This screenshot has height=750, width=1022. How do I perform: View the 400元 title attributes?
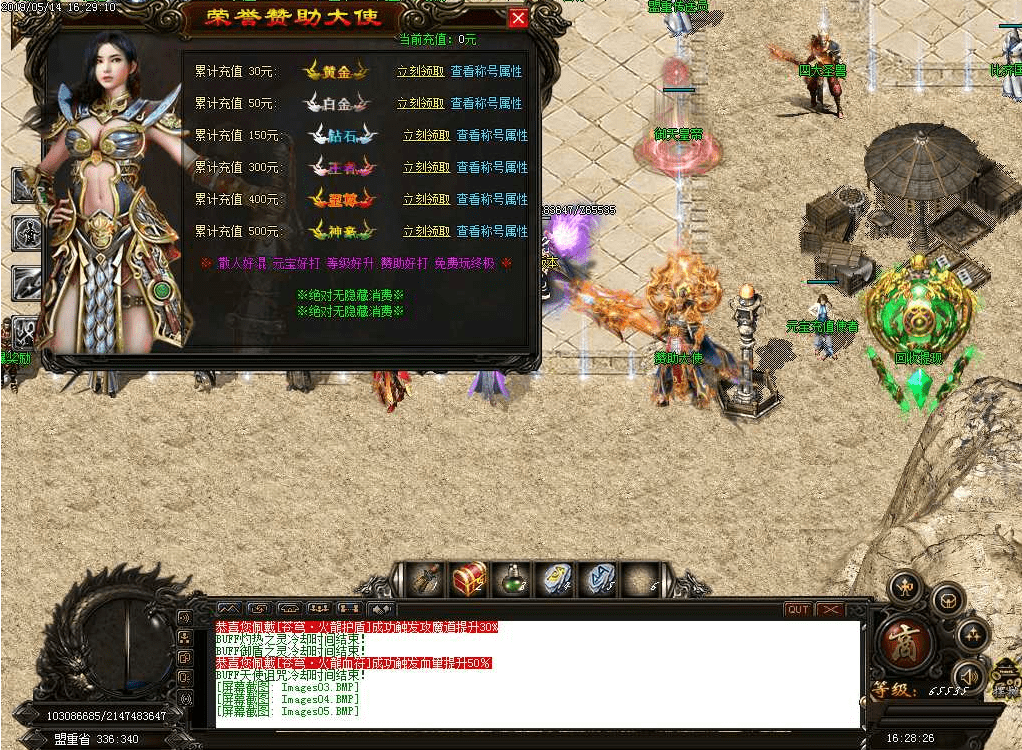(492, 199)
